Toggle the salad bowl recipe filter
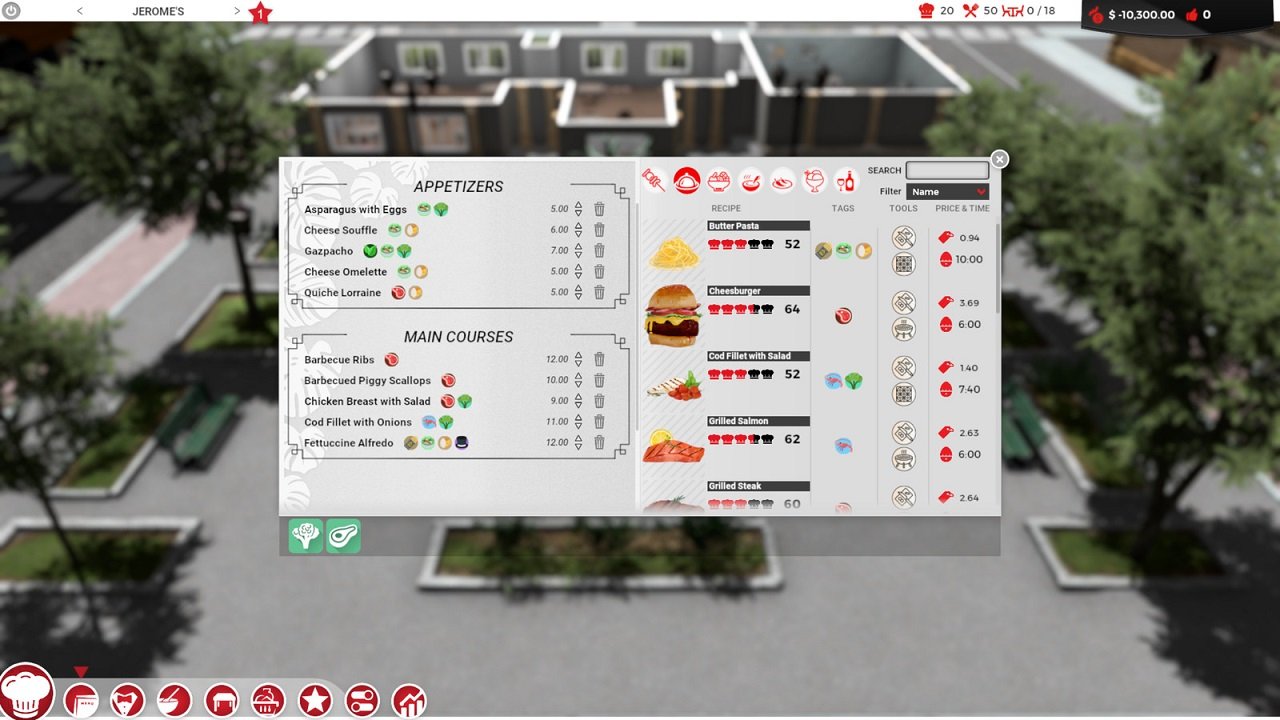1280x720 pixels. pyautogui.click(x=718, y=180)
